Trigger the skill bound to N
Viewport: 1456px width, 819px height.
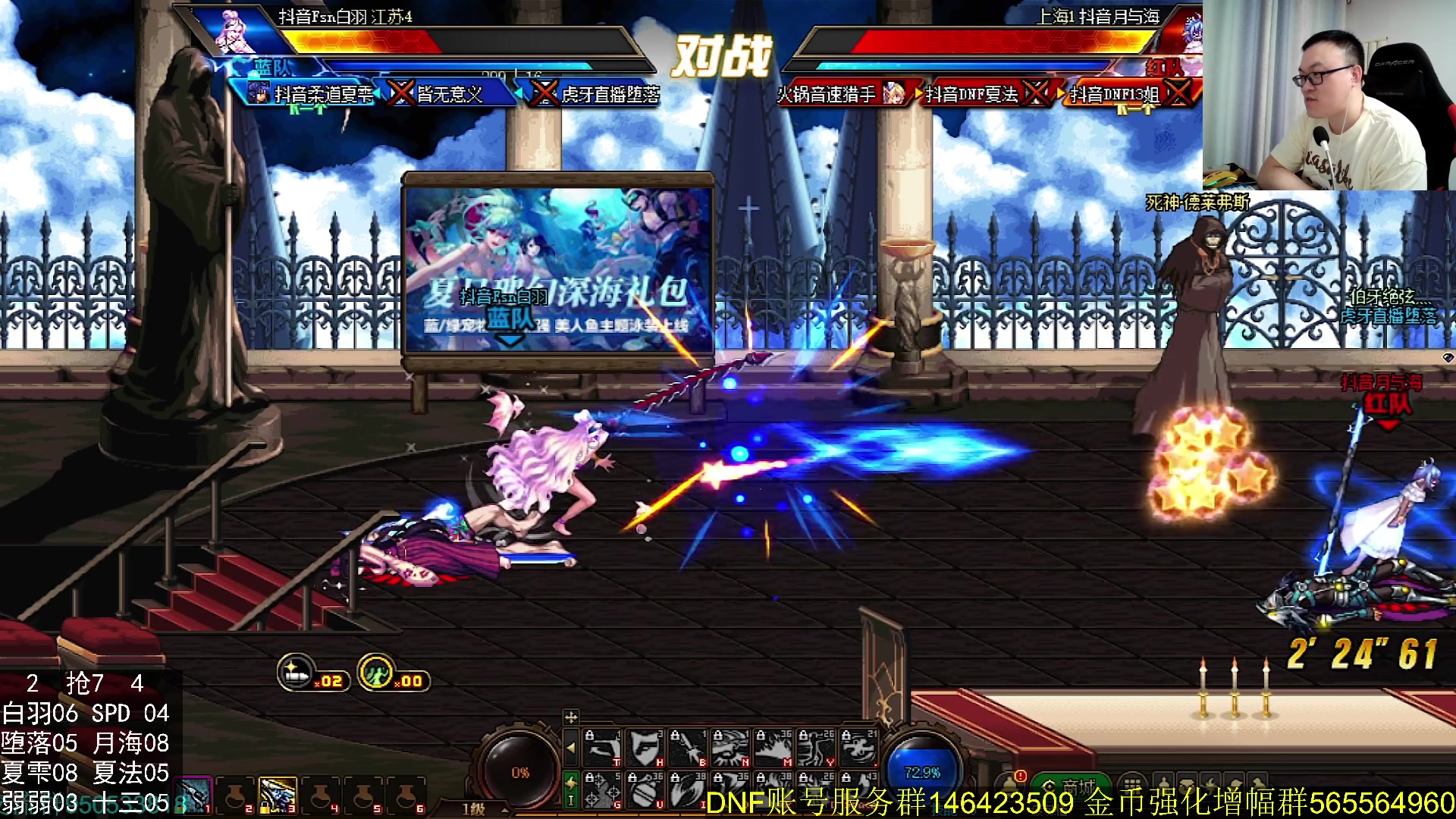(x=730, y=748)
